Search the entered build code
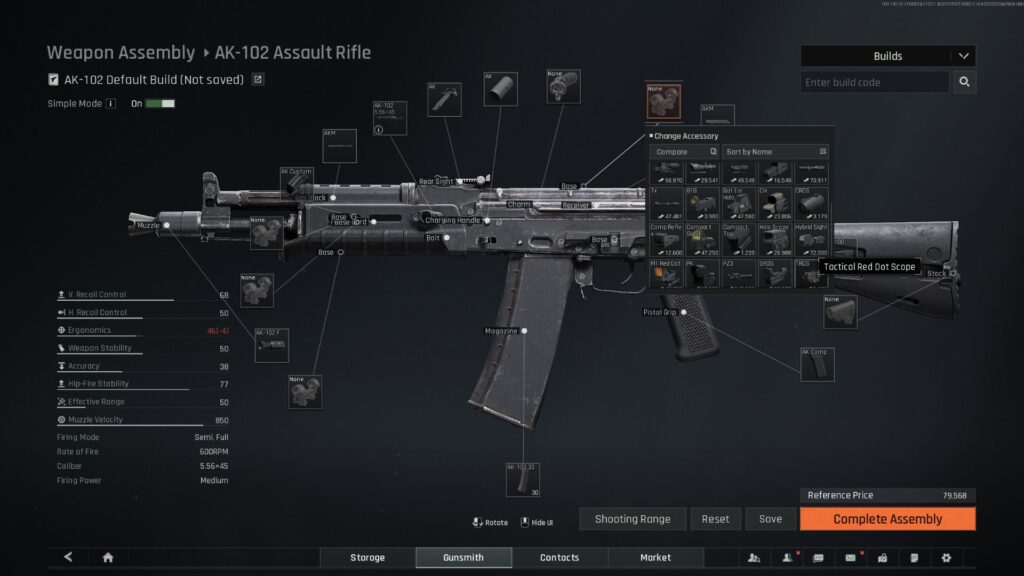This screenshot has height=576, width=1024. (x=965, y=82)
